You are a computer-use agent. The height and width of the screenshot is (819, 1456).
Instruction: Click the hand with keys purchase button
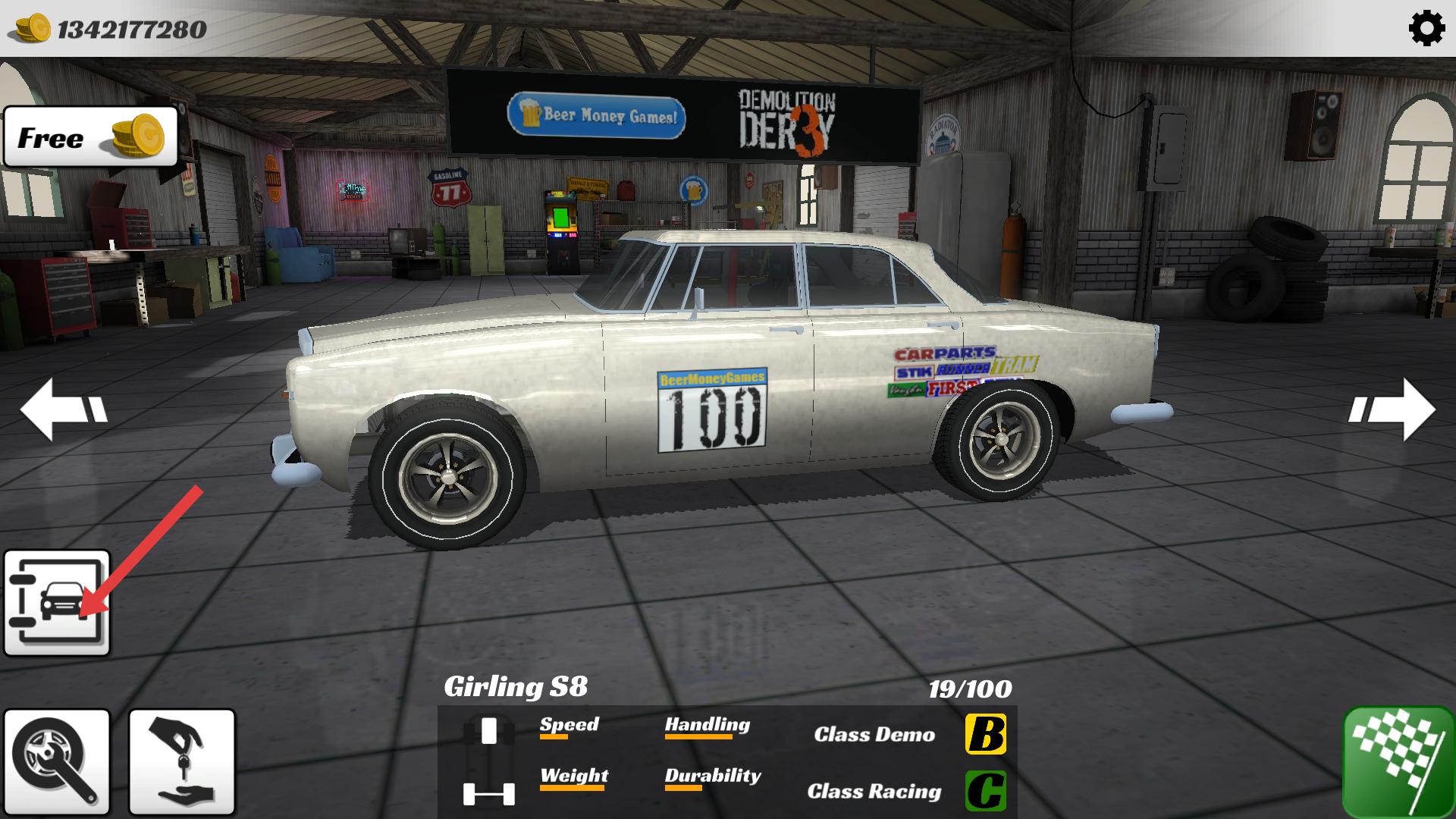click(182, 761)
